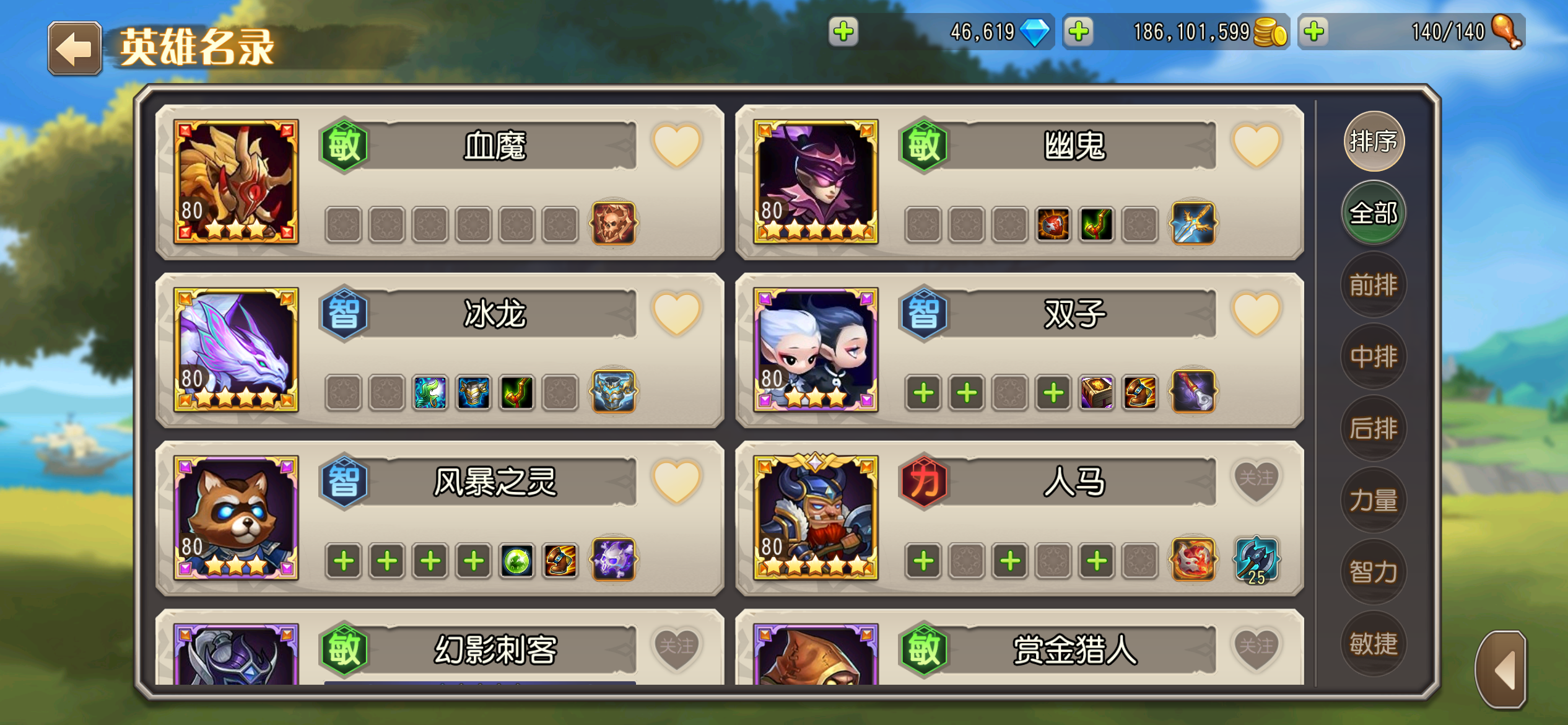Open the 排序 sort options
The image size is (1568, 725).
point(1373,141)
